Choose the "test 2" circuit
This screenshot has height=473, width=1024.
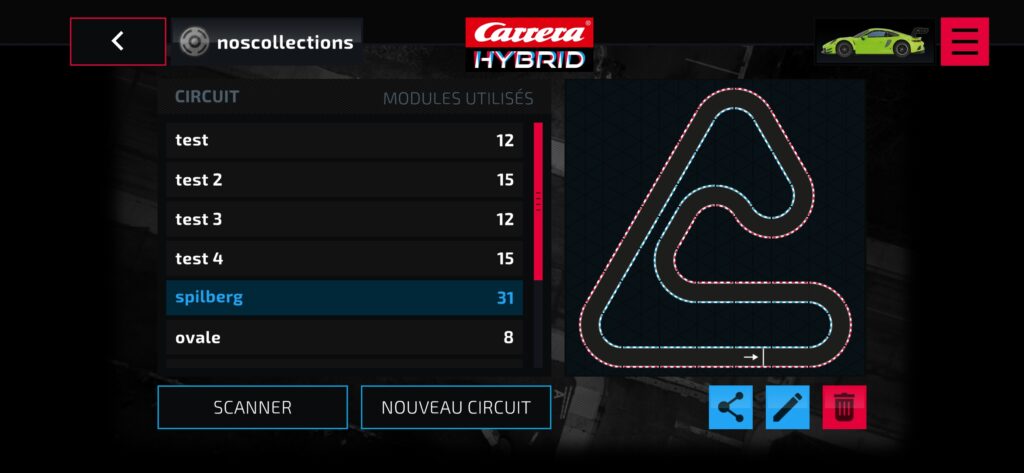click(344, 180)
